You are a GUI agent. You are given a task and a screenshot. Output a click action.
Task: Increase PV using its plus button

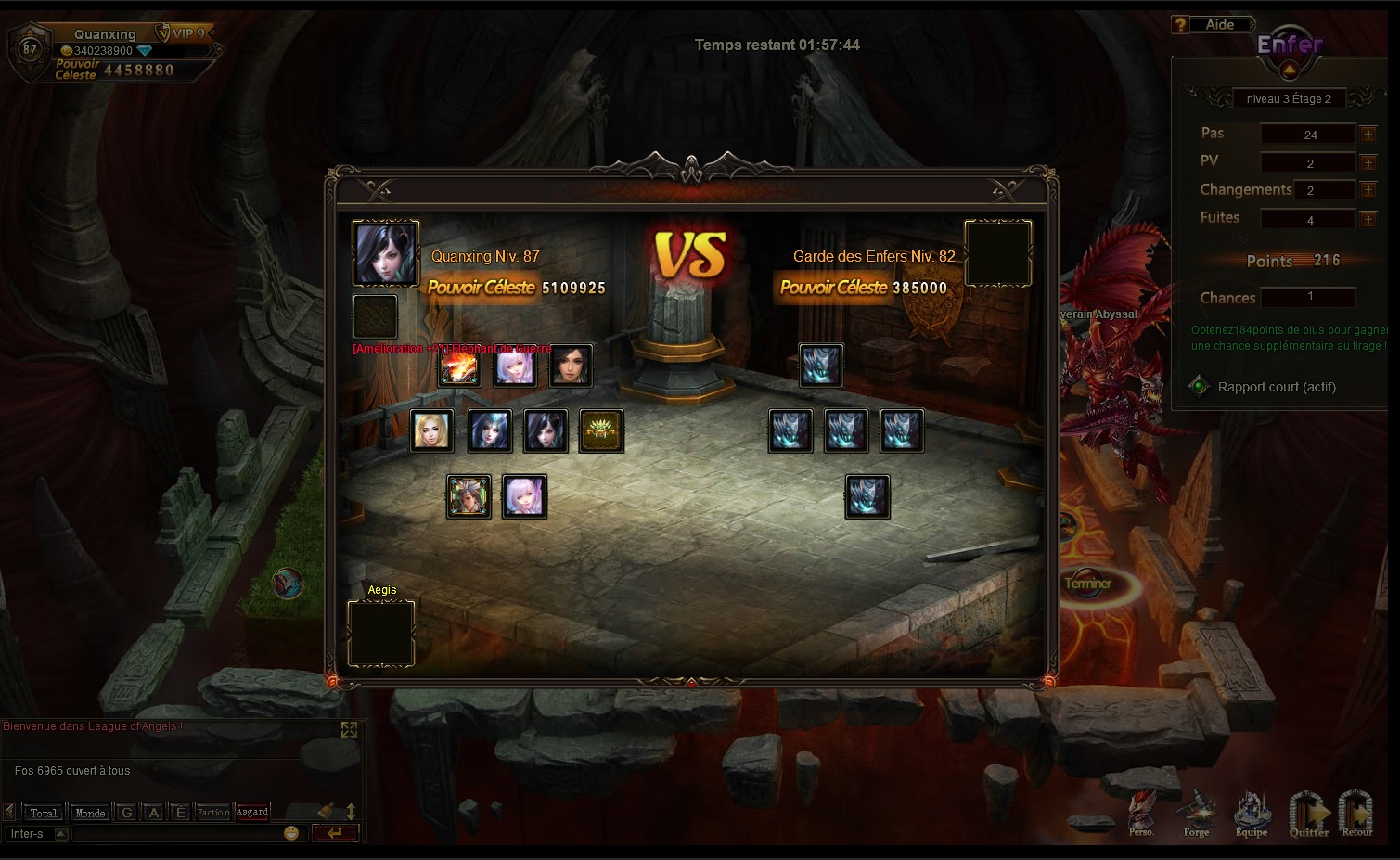(x=1368, y=163)
